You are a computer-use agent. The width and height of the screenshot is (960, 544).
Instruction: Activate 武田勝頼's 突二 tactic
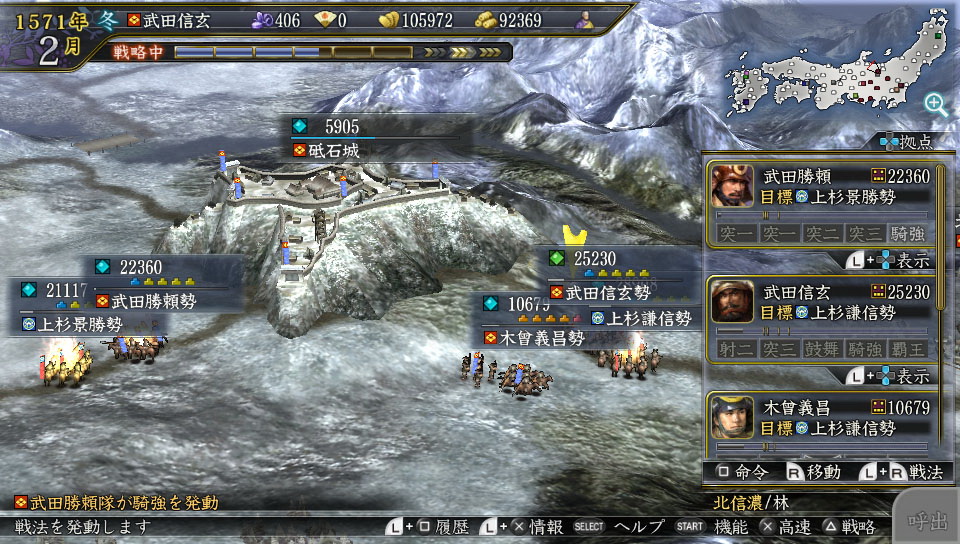[822, 233]
